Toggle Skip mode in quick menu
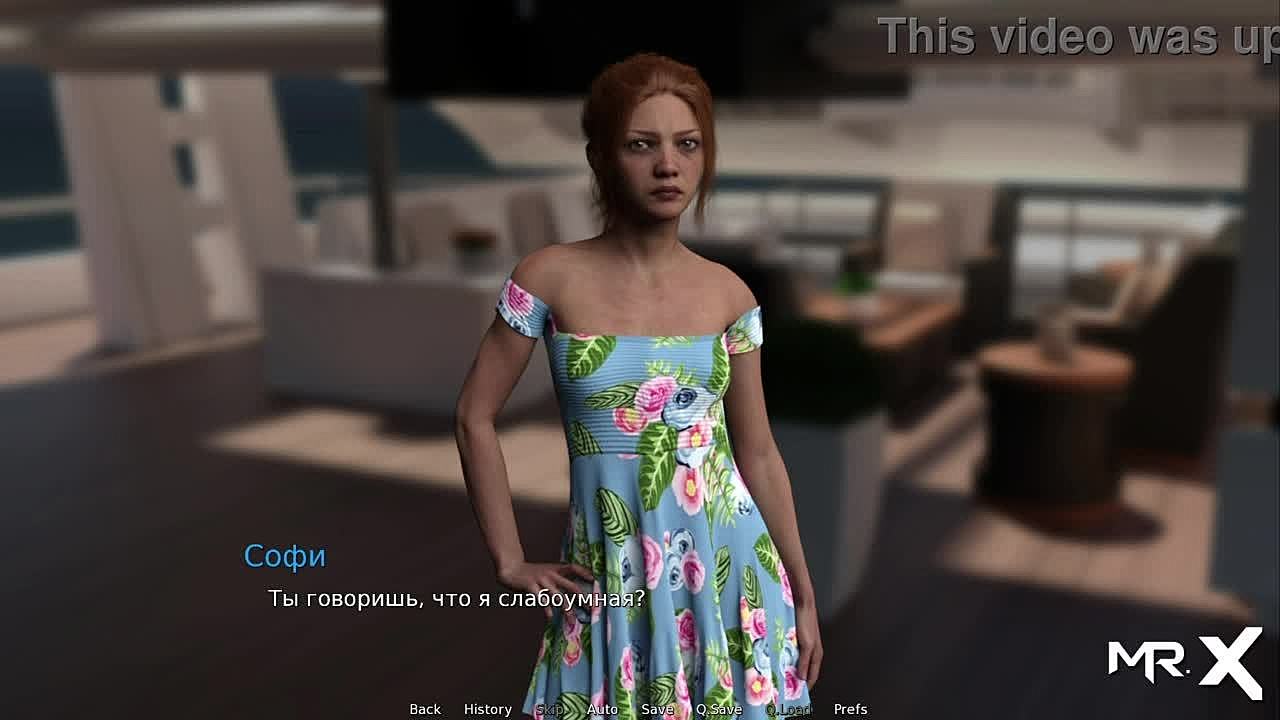 coord(549,709)
